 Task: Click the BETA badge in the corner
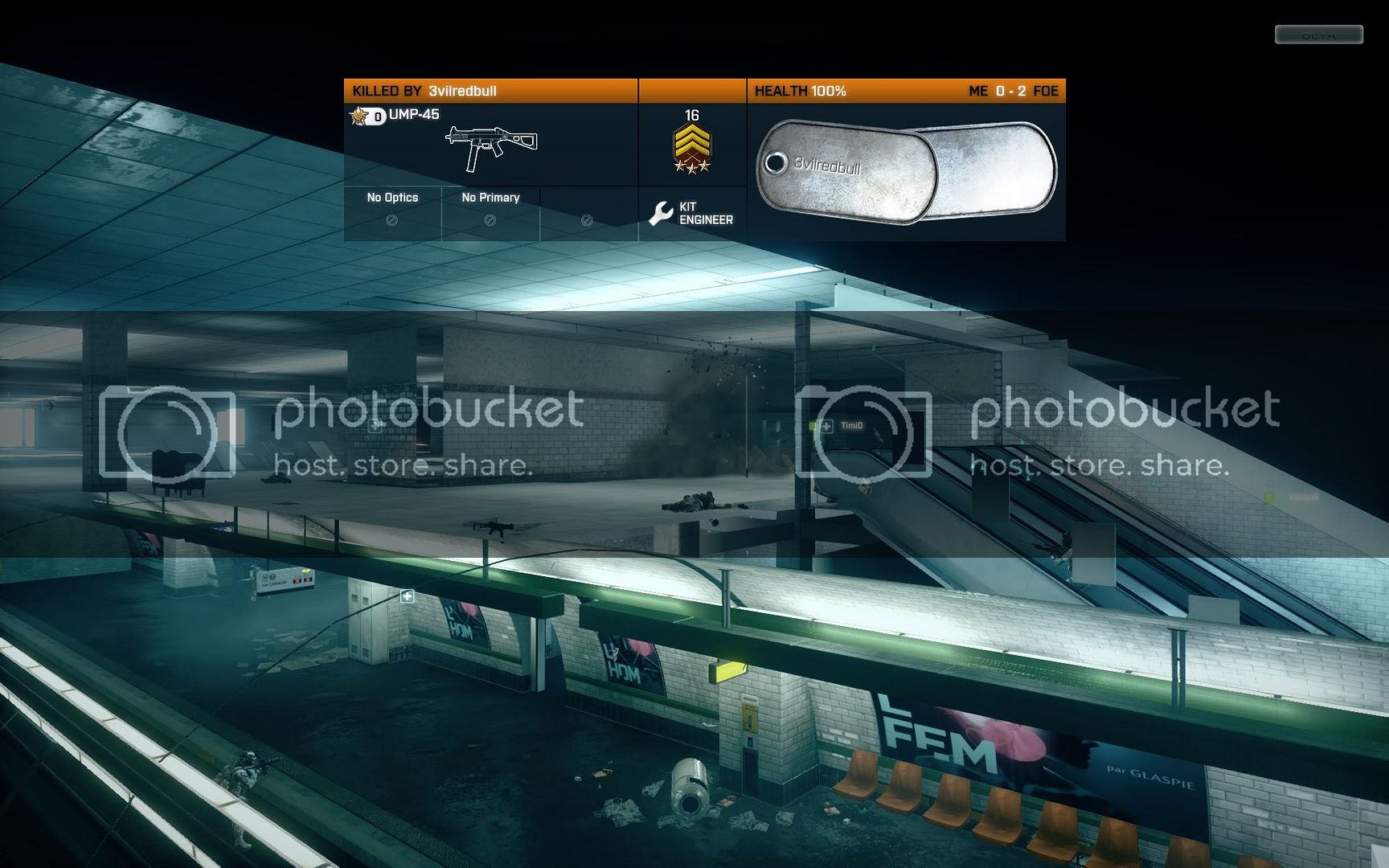(1318, 35)
